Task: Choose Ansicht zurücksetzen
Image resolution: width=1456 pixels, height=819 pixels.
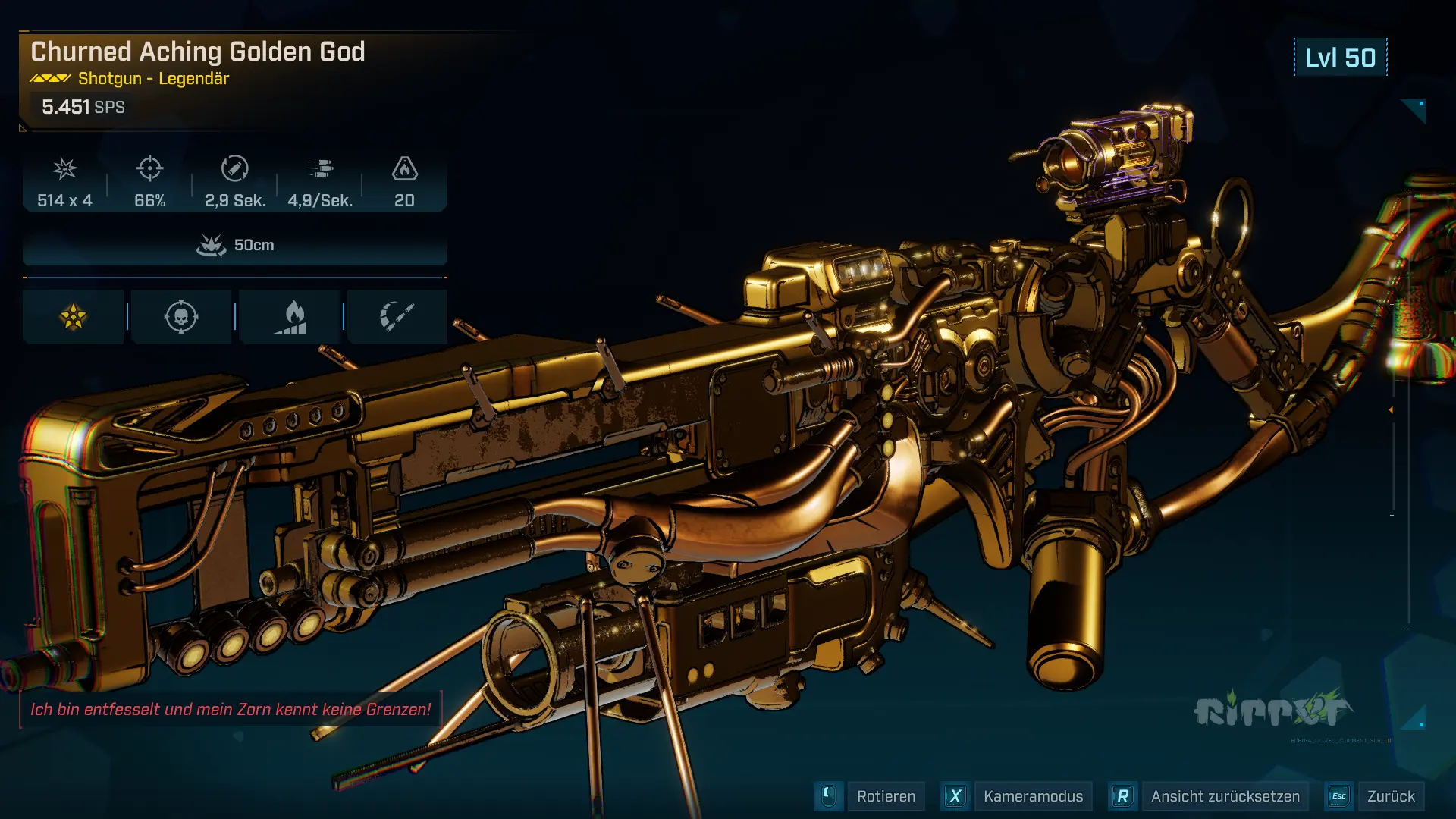Action: (1224, 796)
